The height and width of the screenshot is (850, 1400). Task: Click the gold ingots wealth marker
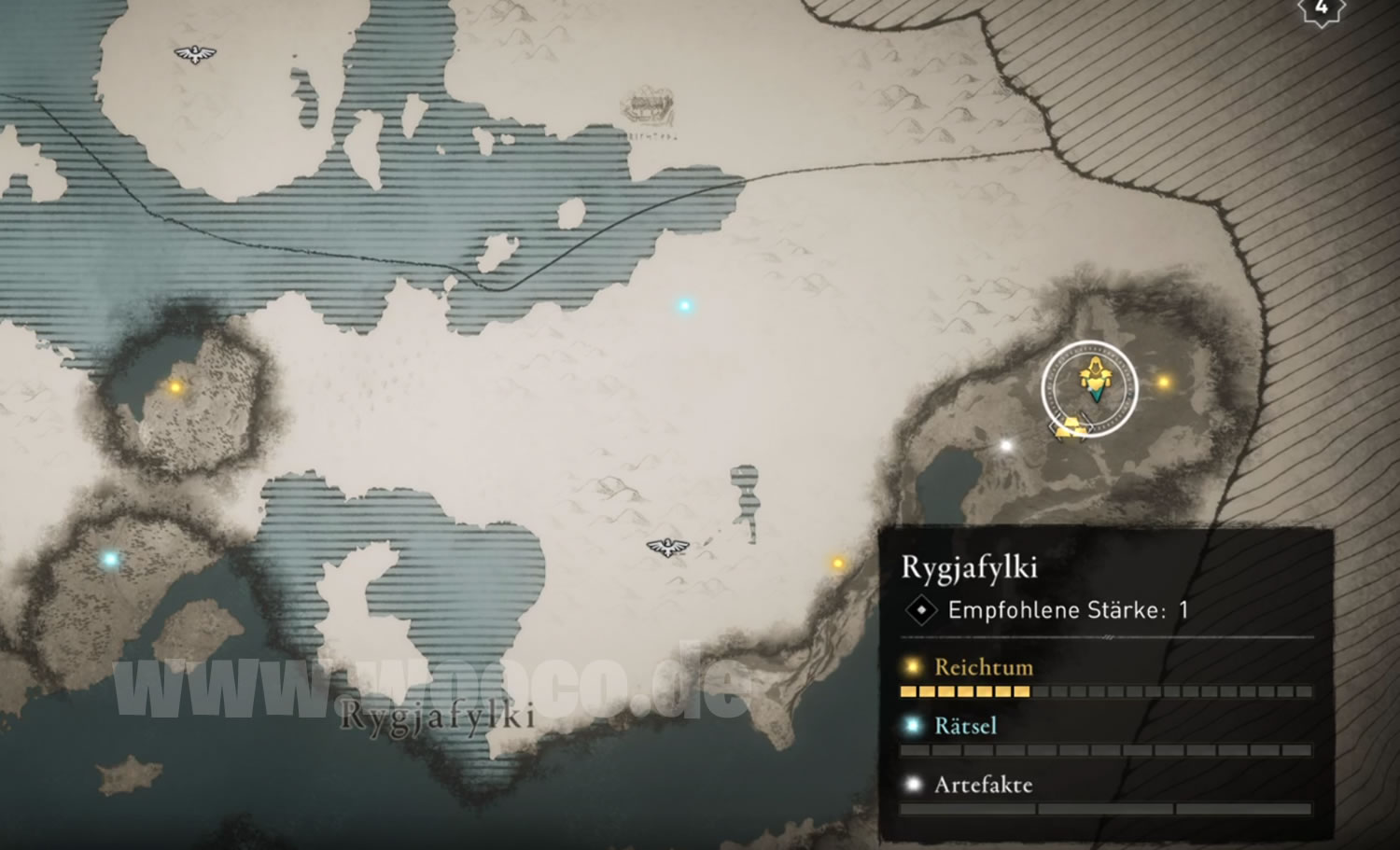click(1071, 428)
